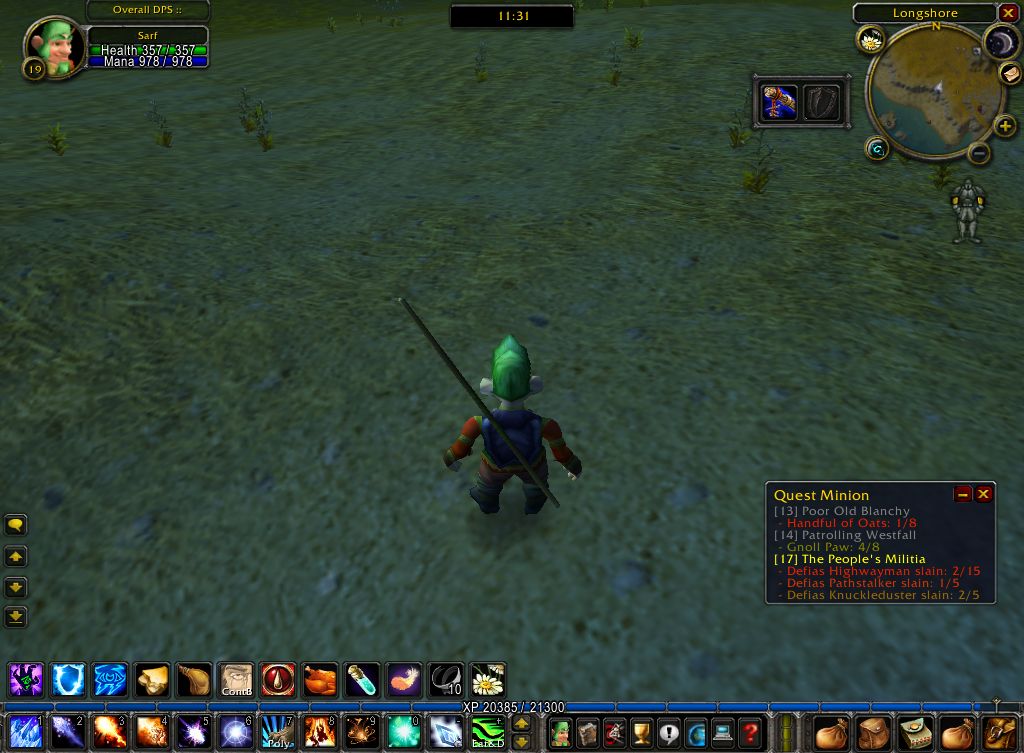The width and height of the screenshot is (1024, 753).
Task: Cast the Polymorph spell on the action bar
Action: [276, 733]
